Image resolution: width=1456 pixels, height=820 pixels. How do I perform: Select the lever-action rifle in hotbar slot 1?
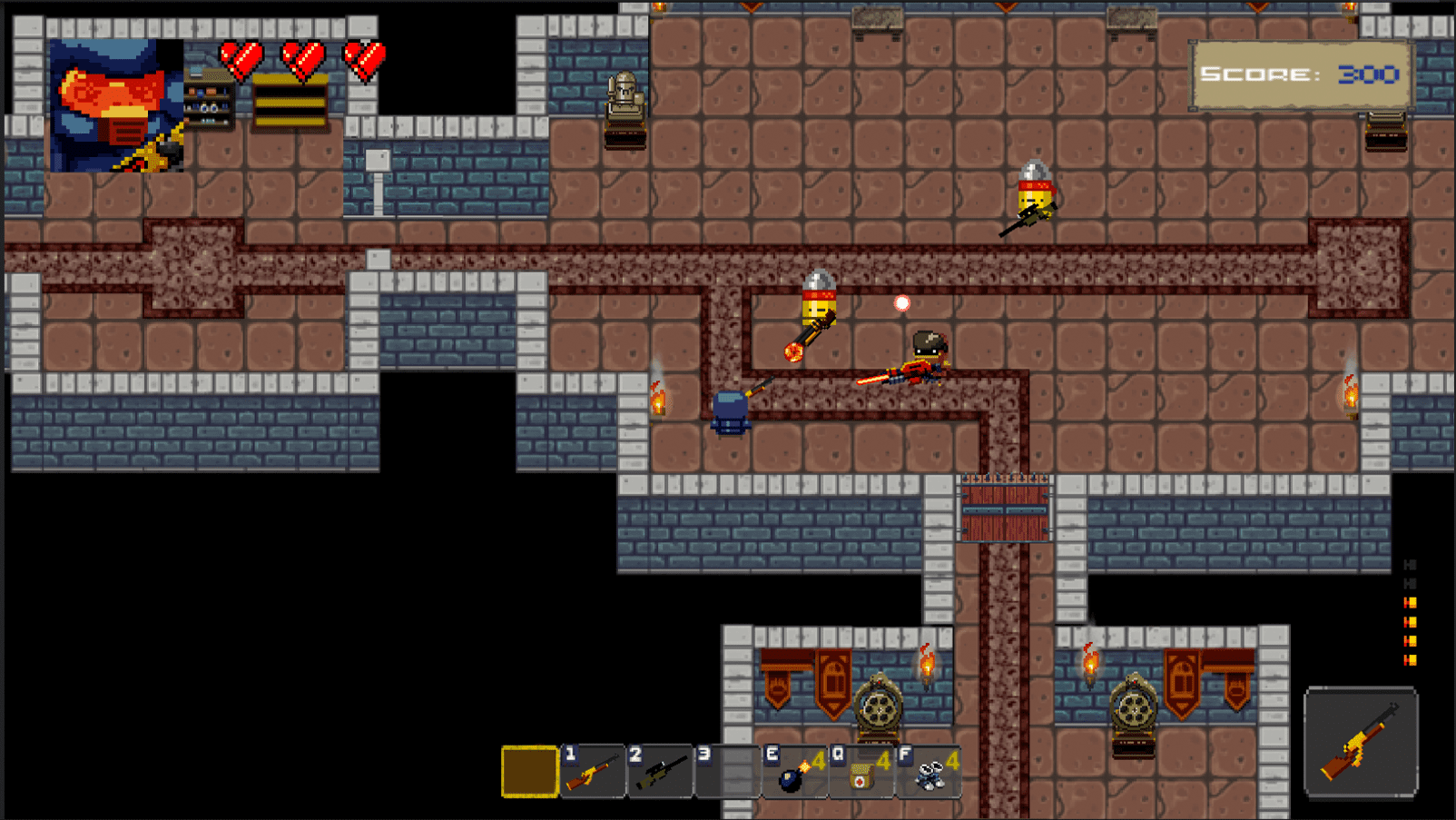pyautogui.click(x=593, y=772)
